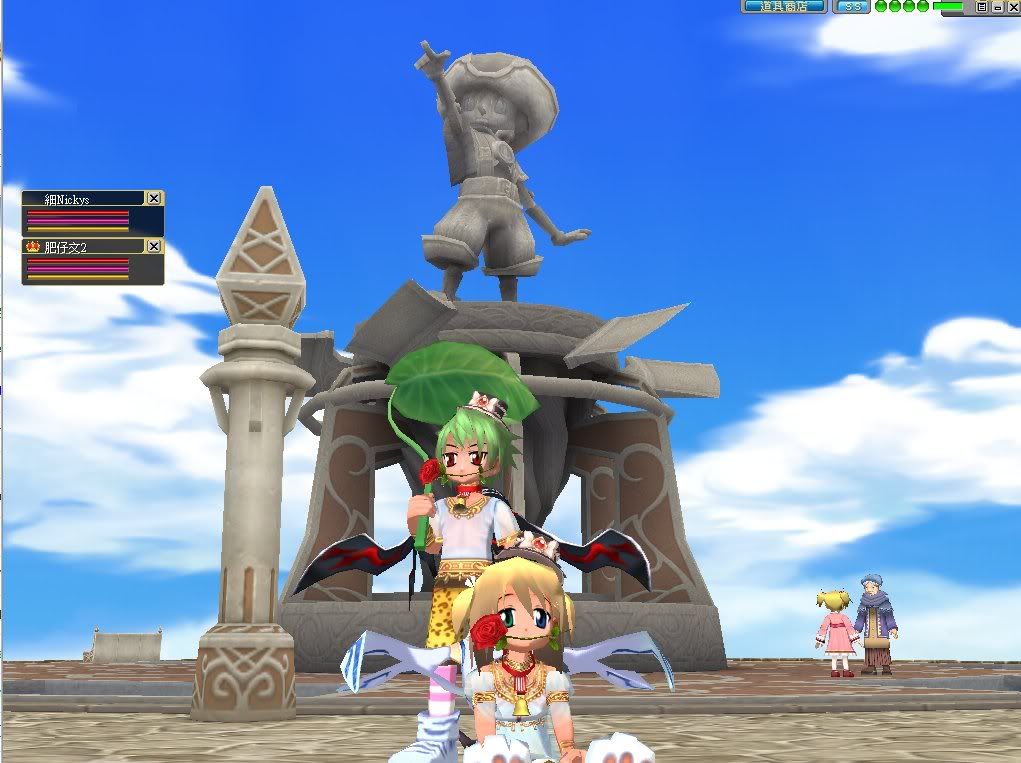Open the 道具商店 item shop
Image resolution: width=1021 pixels, height=763 pixels.
coord(783,6)
